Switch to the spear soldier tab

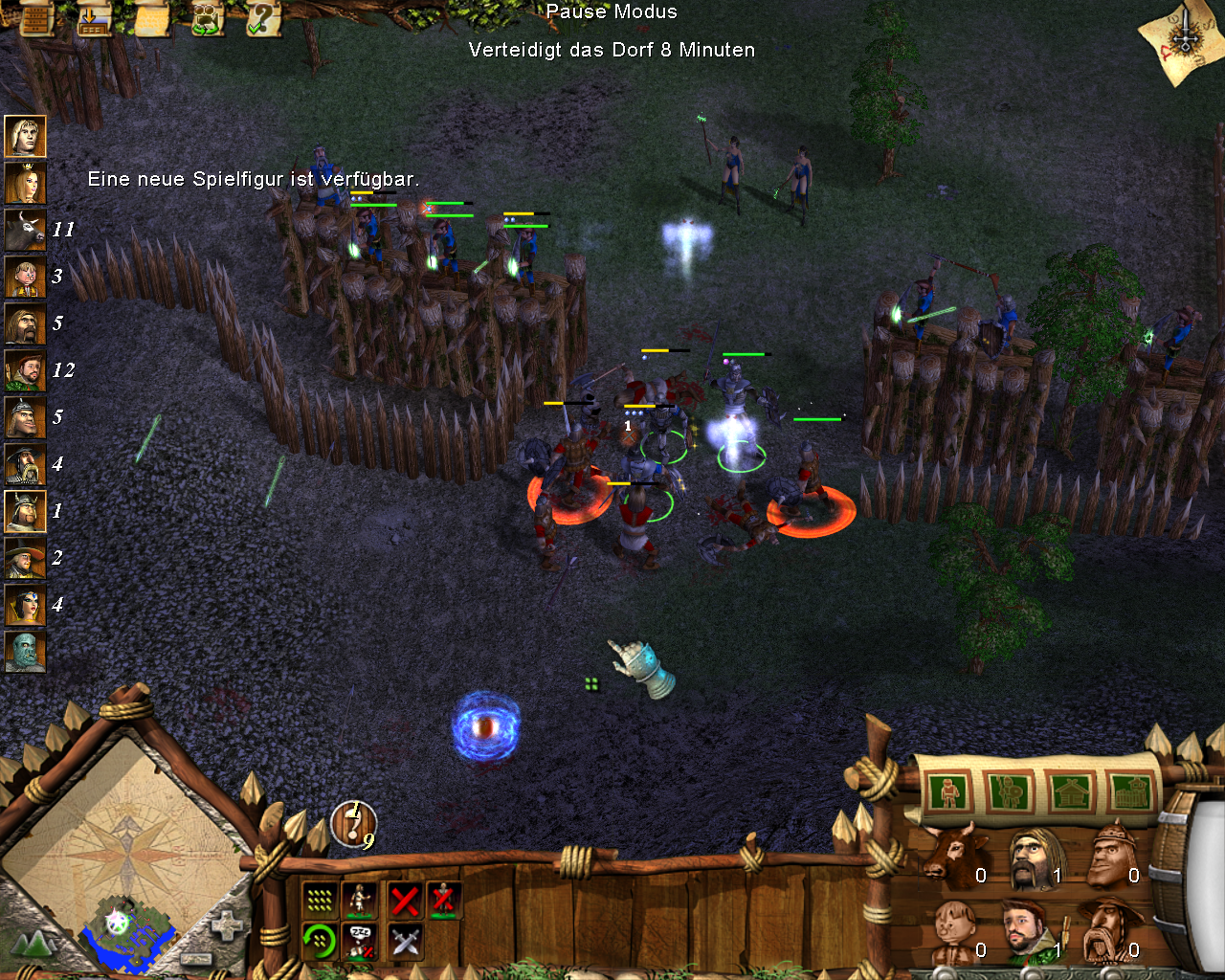pos(1009,792)
